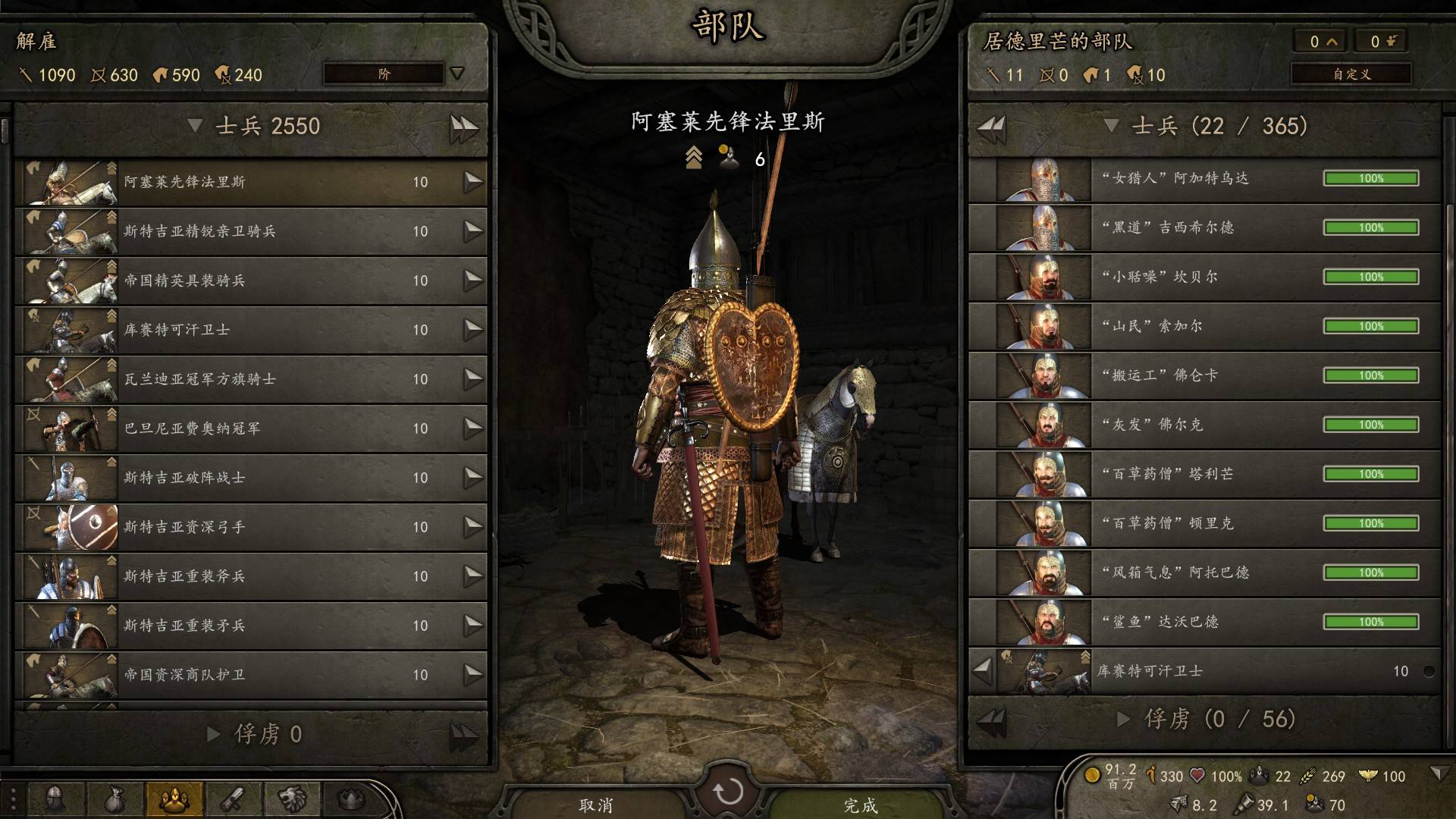
Task: Open the 自定义 sort dropdown
Action: click(1351, 74)
